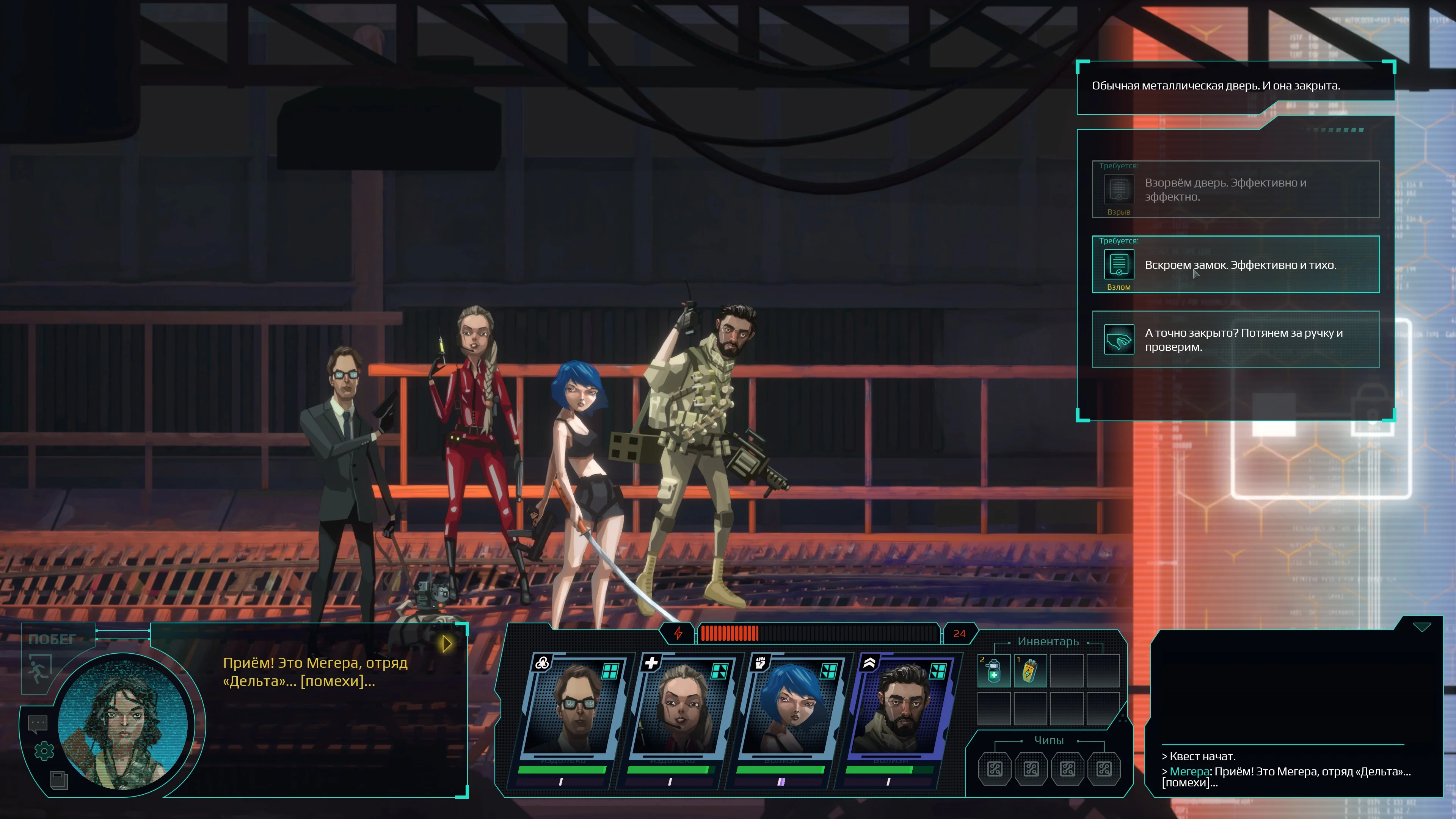Use the yellow battery item in inventory
The image size is (1456, 819).
(x=1030, y=671)
